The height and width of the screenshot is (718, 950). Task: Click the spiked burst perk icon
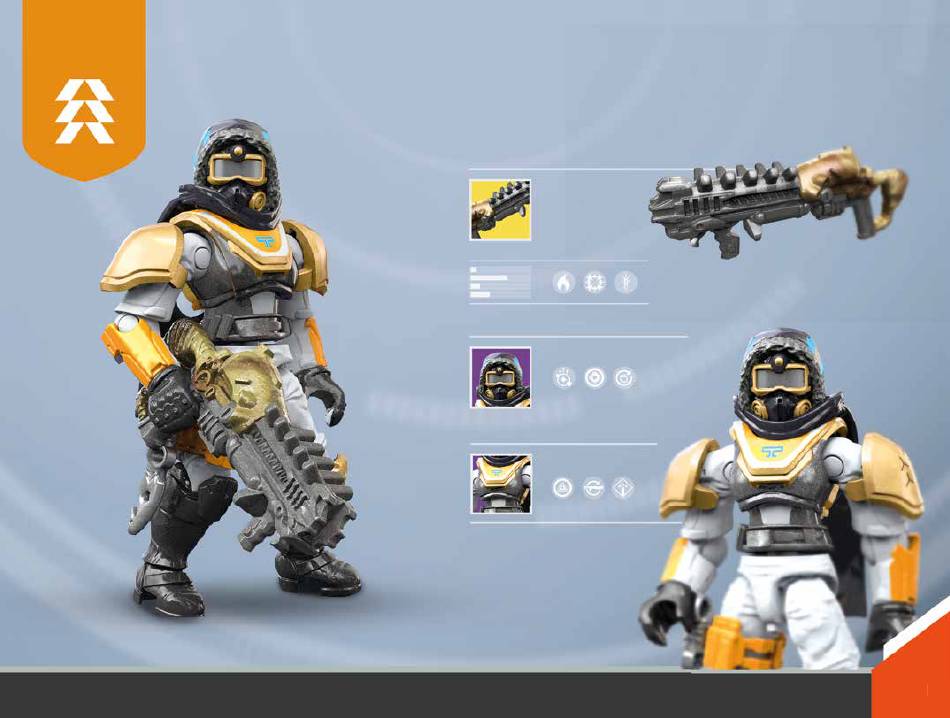tap(595, 283)
